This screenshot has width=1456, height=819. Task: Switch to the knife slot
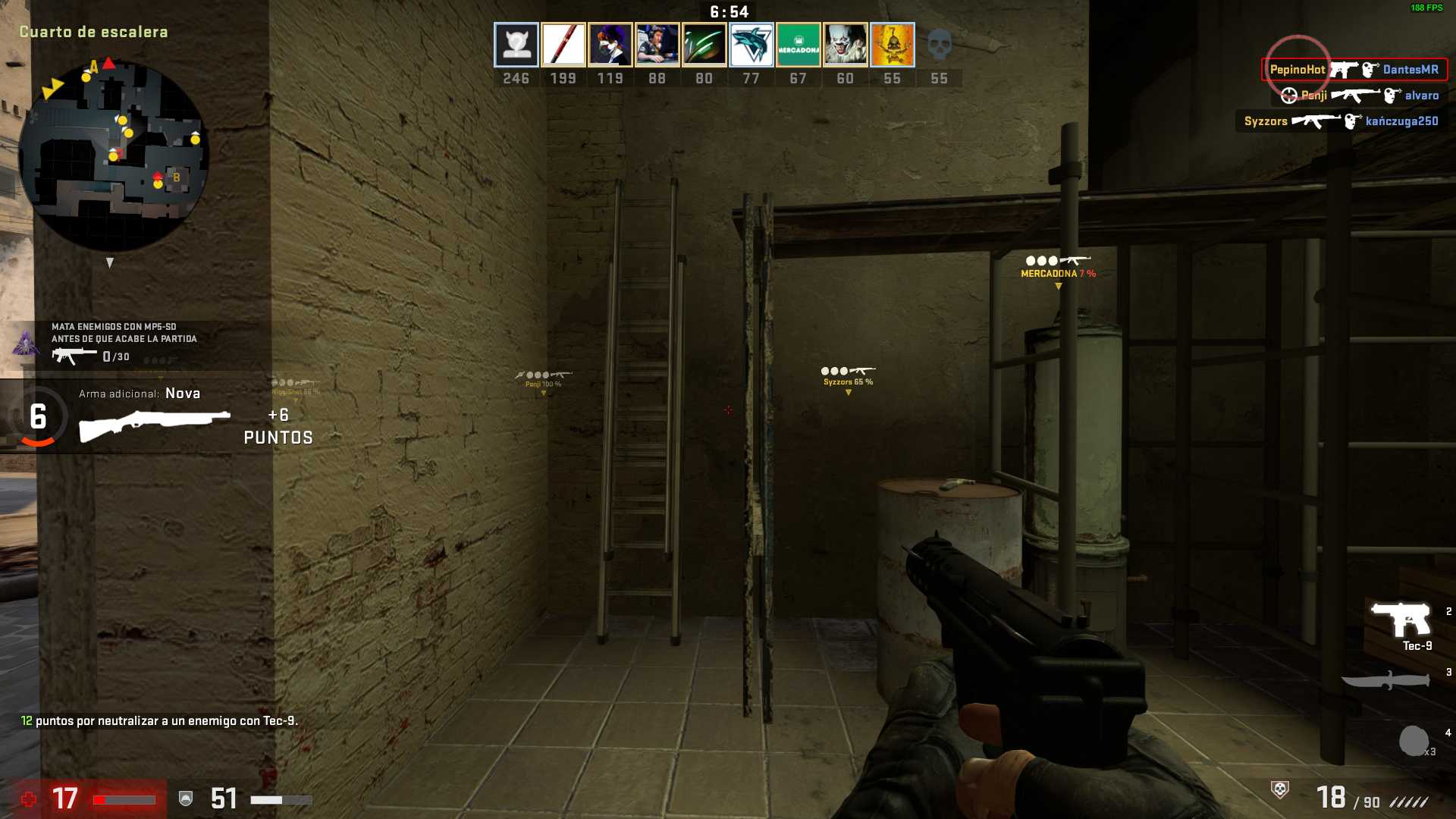click(x=1386, y=680)
